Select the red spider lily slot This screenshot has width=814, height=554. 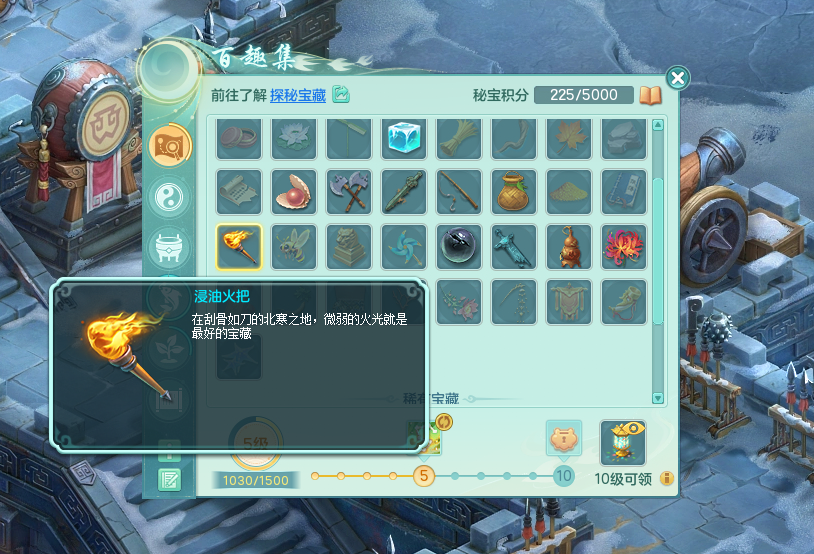click(624, 246)
